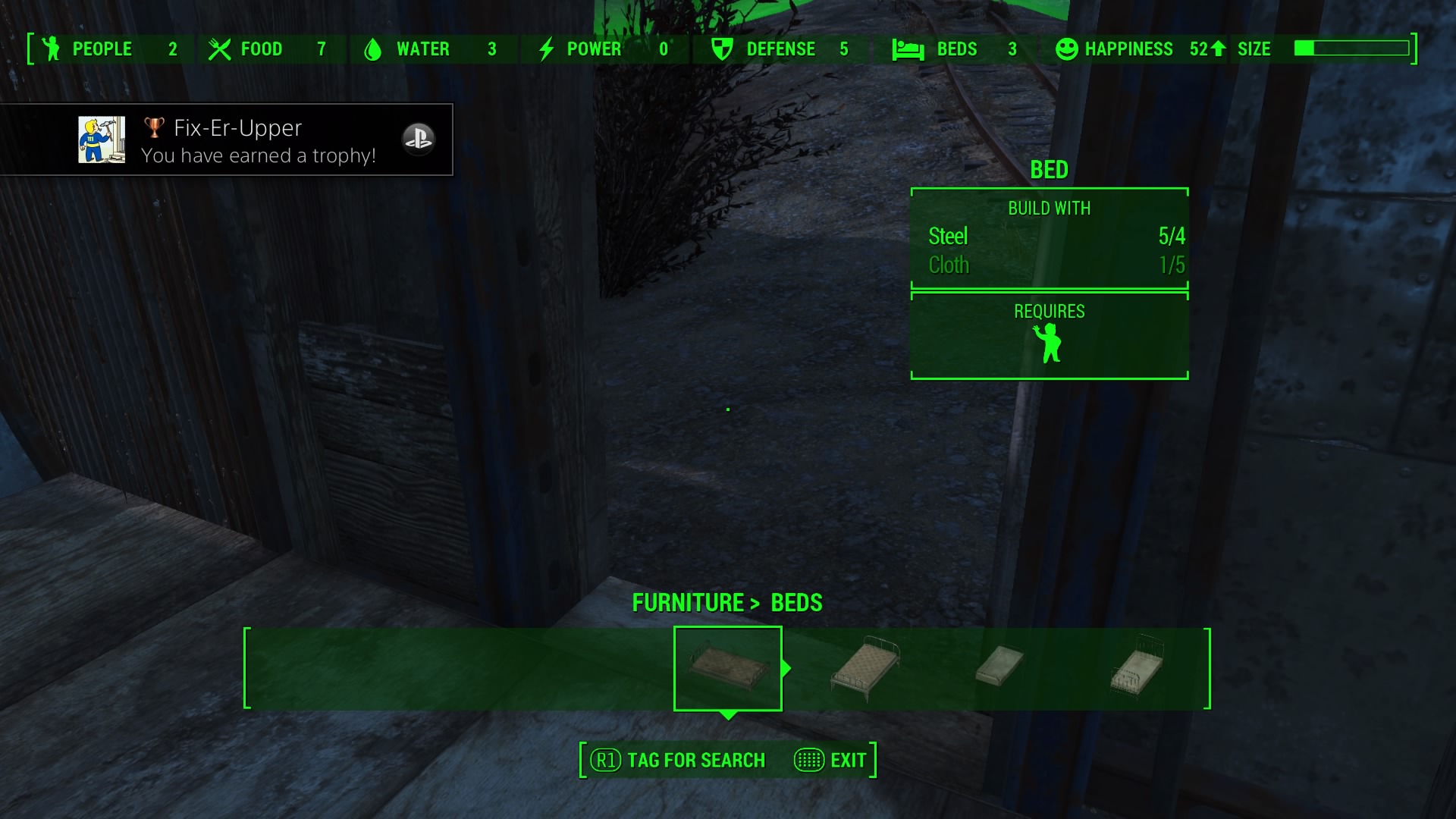Screen dimensions: 1456x819
Task: Activate Tag For Search
Action: point(679,760)
